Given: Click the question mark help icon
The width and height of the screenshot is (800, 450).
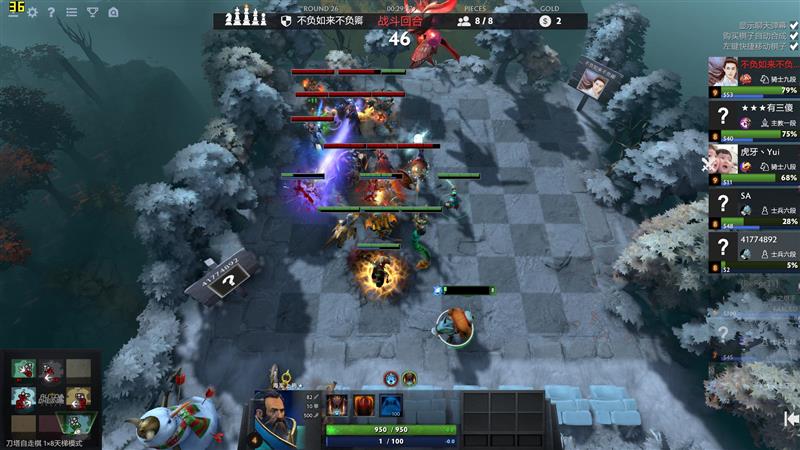Looking at the screenshot, I should pos(51,13).
